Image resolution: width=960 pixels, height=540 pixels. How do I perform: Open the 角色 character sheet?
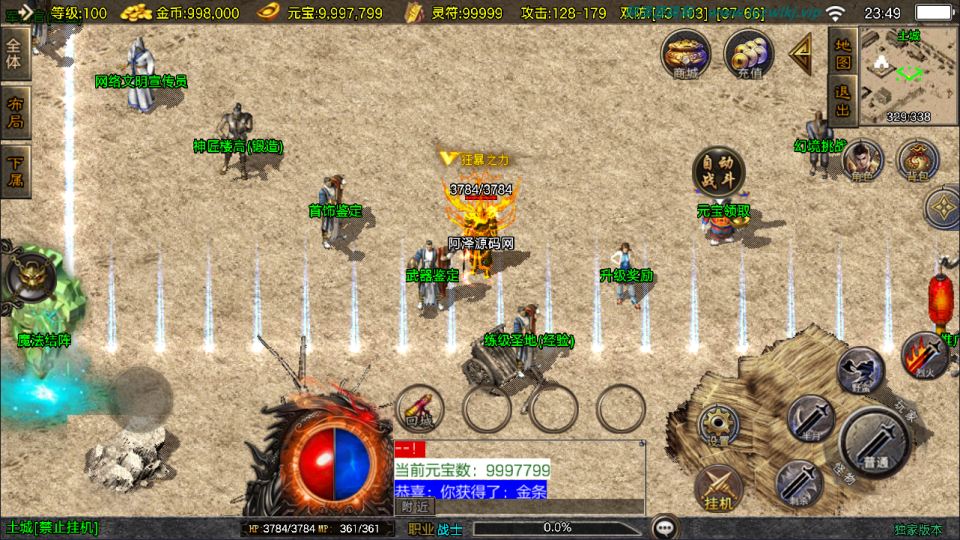pyautogui.click(x=861, y=160)
